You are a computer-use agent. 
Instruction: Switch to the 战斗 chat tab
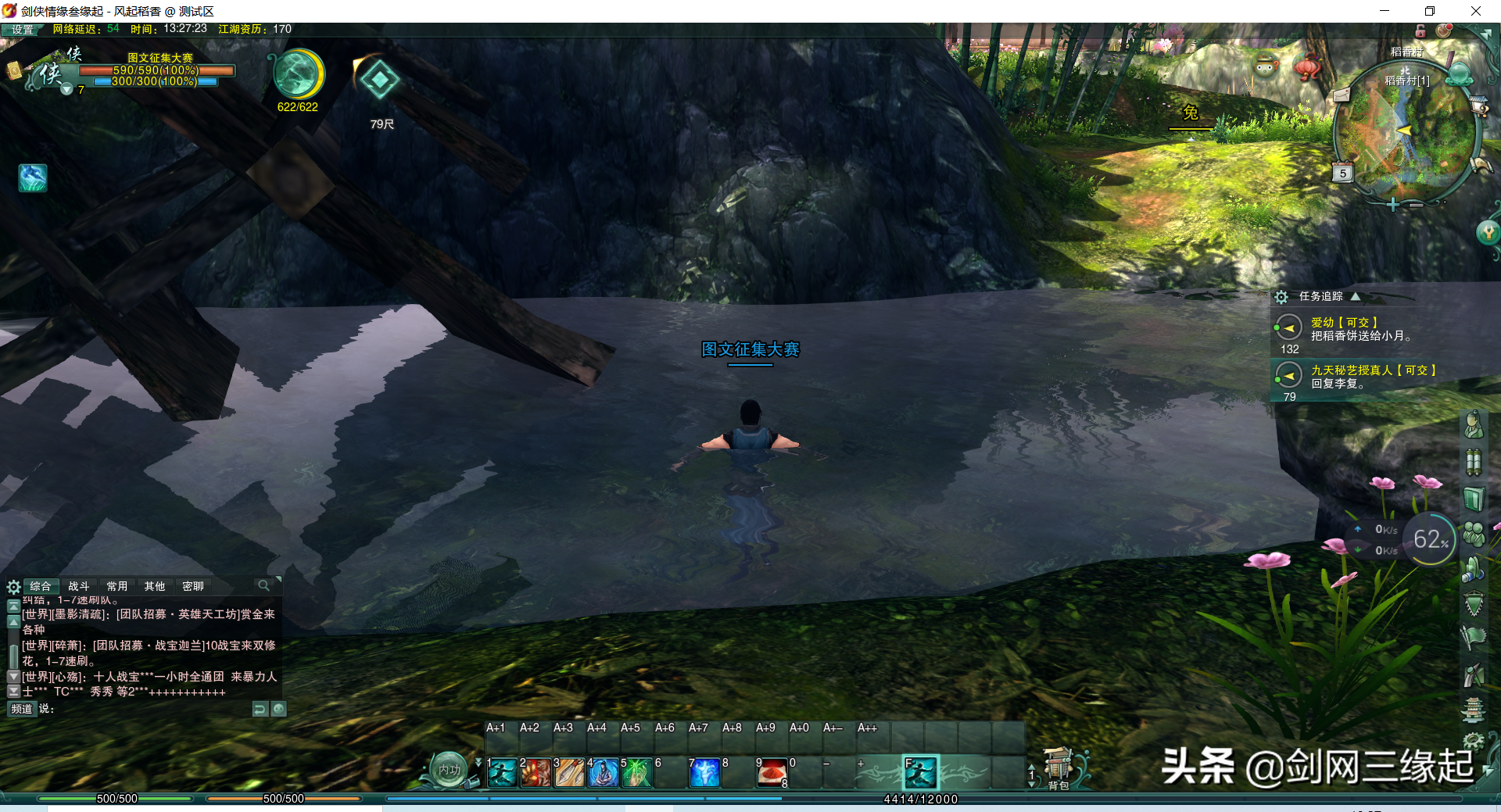coord(78,586)
